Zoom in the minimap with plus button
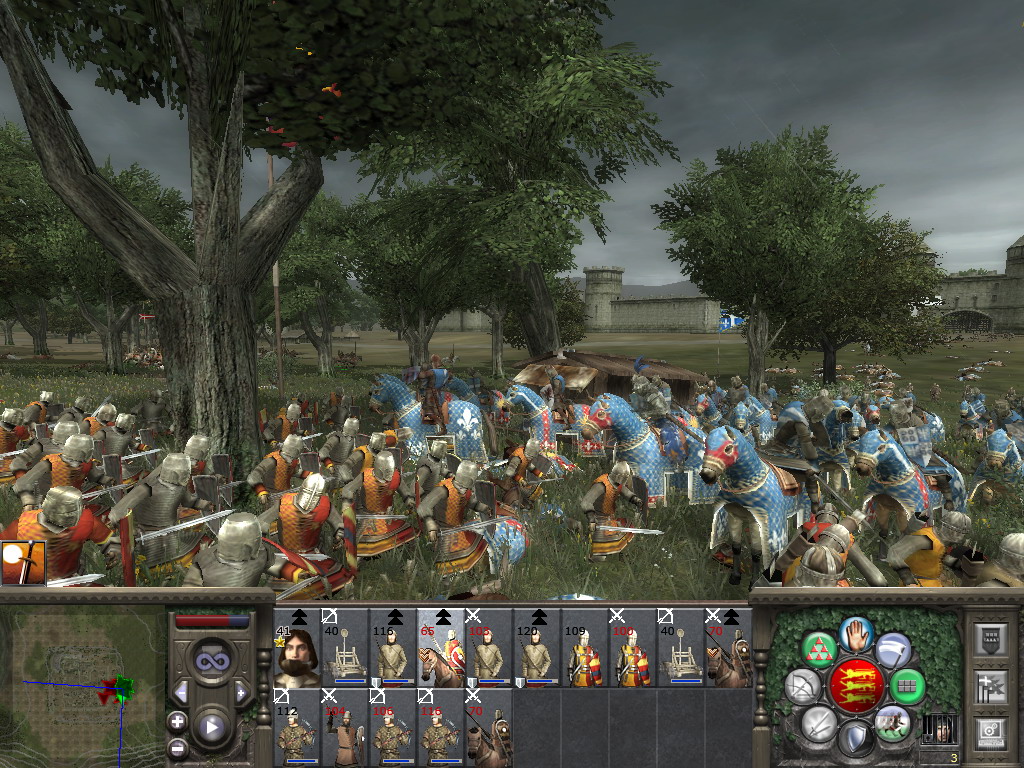Viewport: 1024px width, 768px height. 177,720
